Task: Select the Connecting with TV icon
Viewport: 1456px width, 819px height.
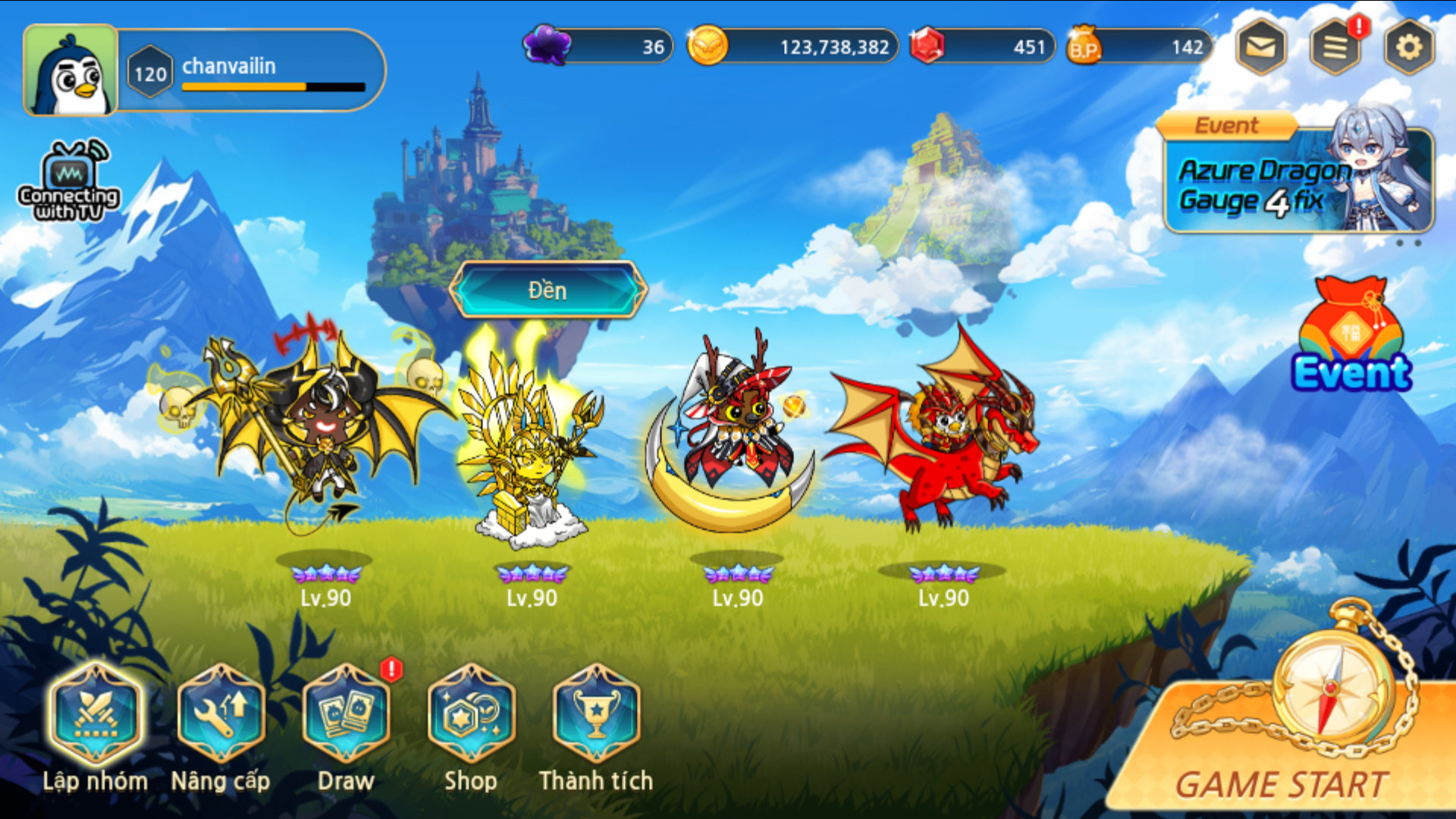Action: click(69, 182)
